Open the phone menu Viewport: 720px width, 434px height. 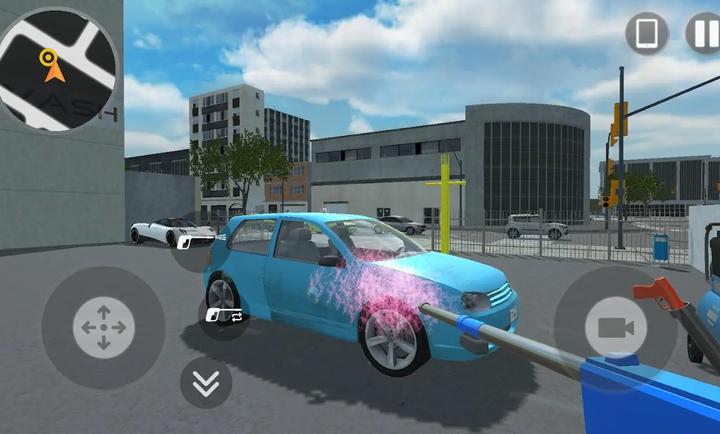(646, 34)
